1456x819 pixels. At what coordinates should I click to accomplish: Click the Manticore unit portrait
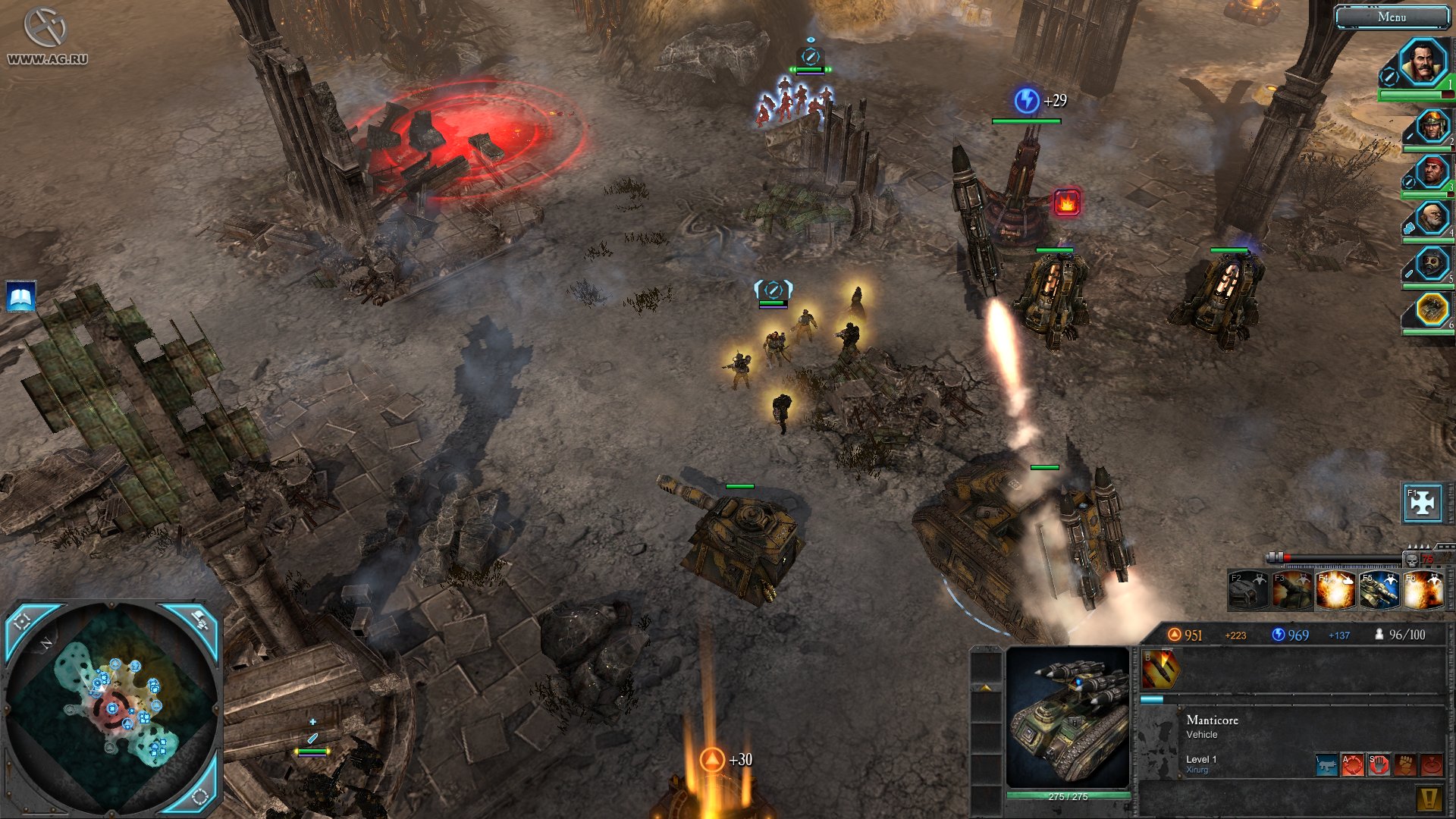click(x=1068, y=718)
